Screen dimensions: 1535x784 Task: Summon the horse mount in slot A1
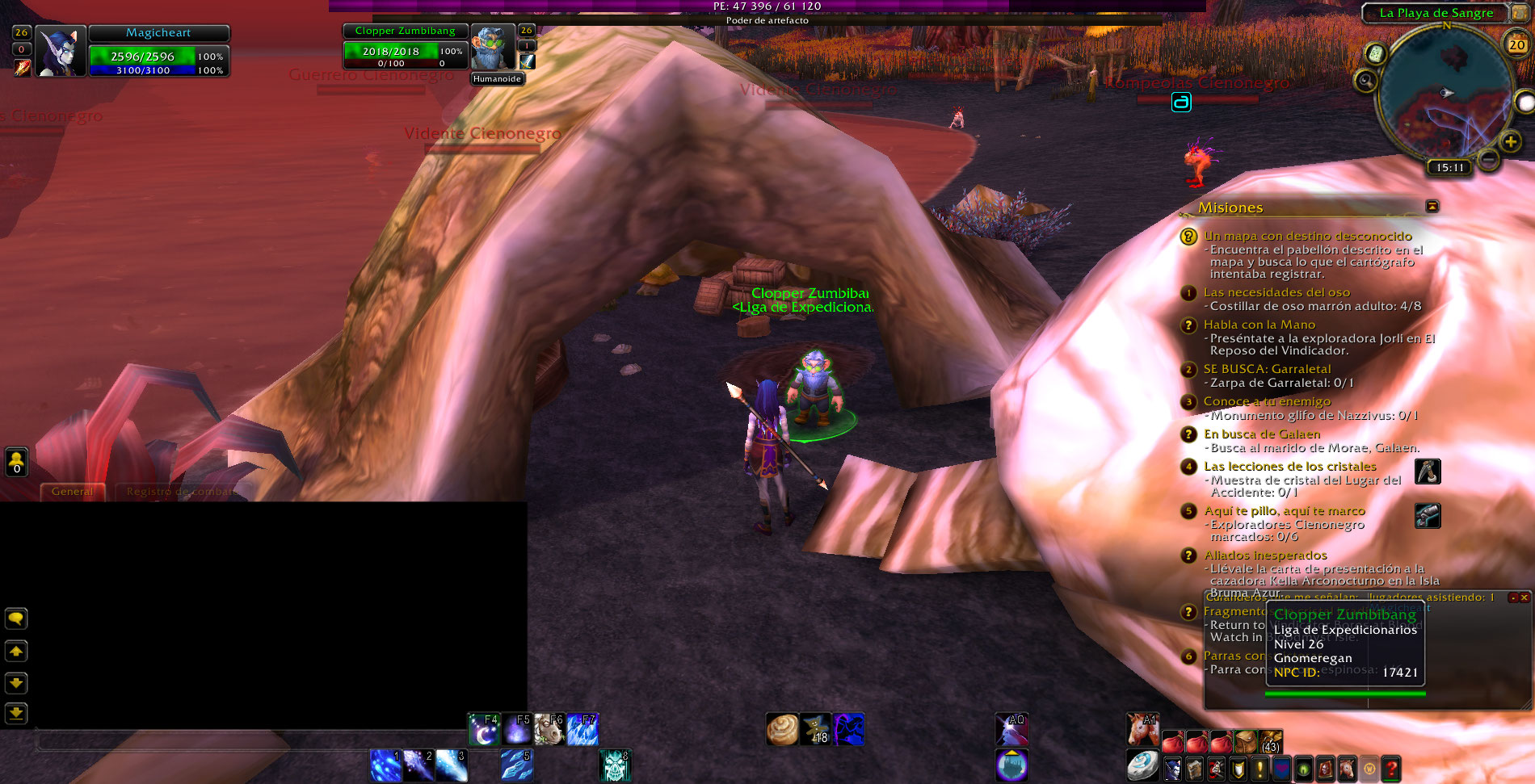pyautogui.click(x=1142, y=730)
